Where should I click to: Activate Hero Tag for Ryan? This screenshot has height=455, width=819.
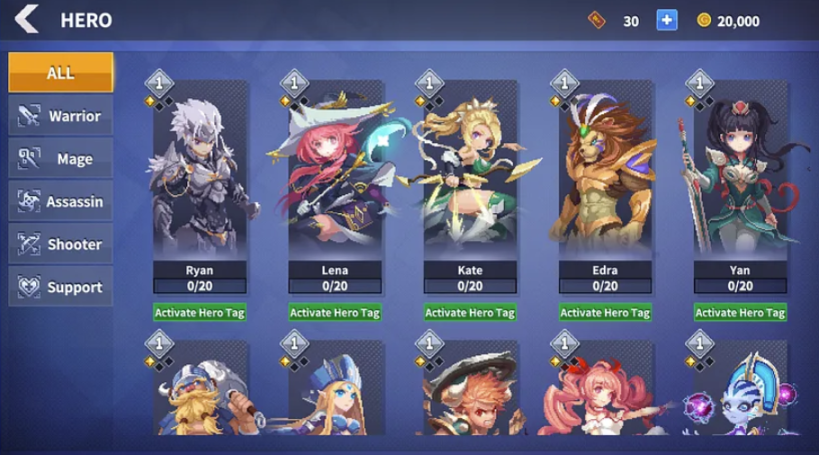(199, 313)
